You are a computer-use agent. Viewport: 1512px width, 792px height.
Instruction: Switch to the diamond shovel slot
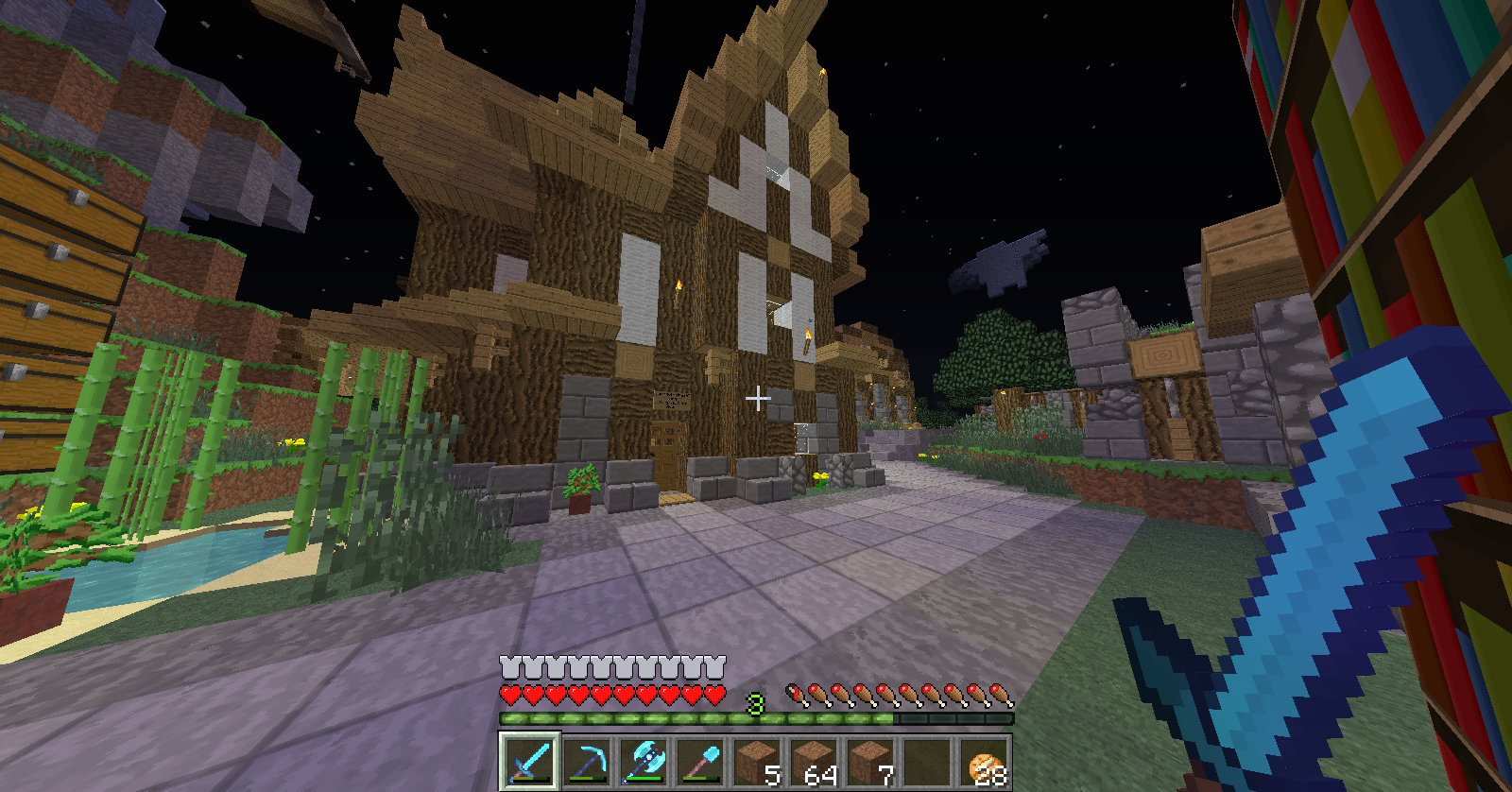pyautogui.click(x=700, y=761)
